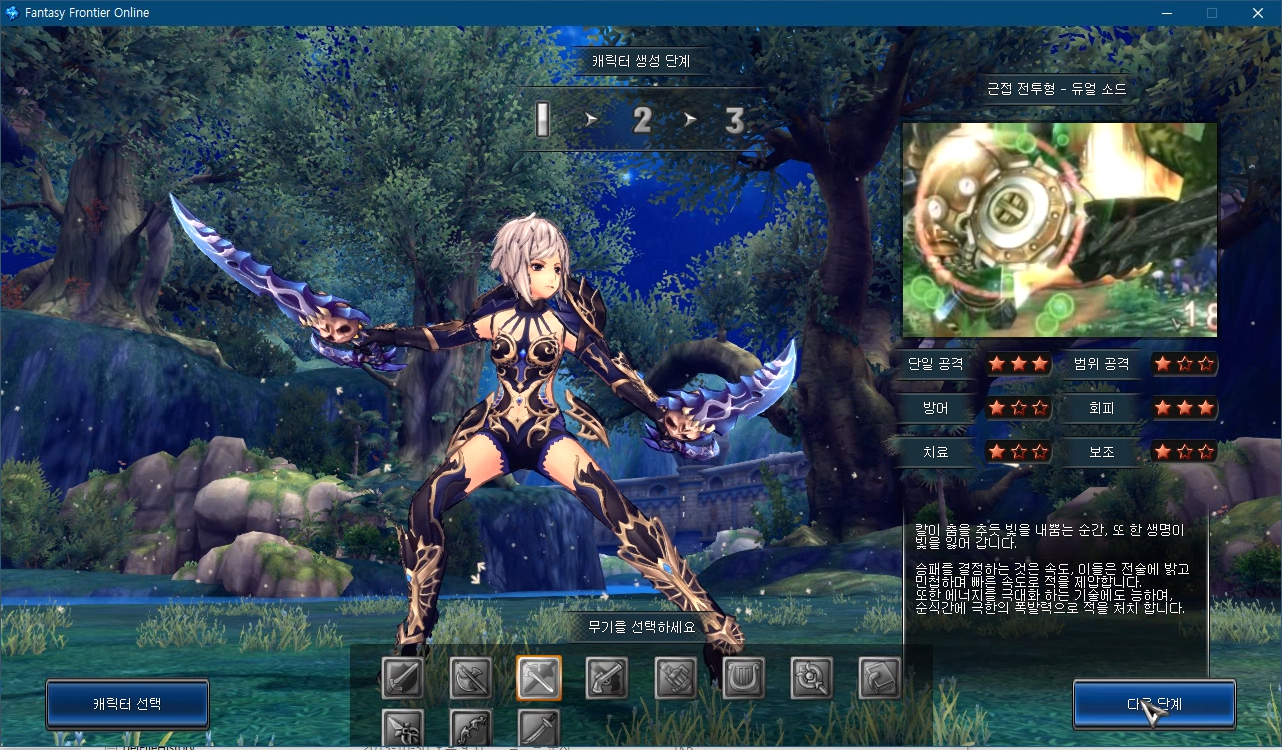Choose the heavy cannon weapon icon

coord(675,678)
